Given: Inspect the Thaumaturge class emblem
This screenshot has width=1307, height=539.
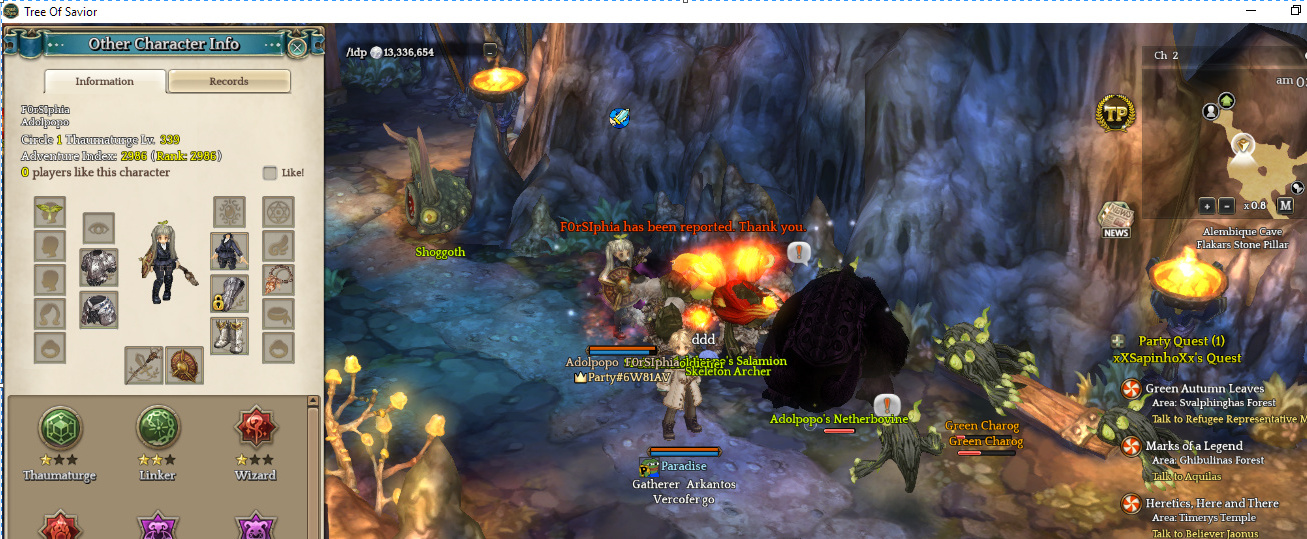Looking at the screenshot, I should coord(60,430).
